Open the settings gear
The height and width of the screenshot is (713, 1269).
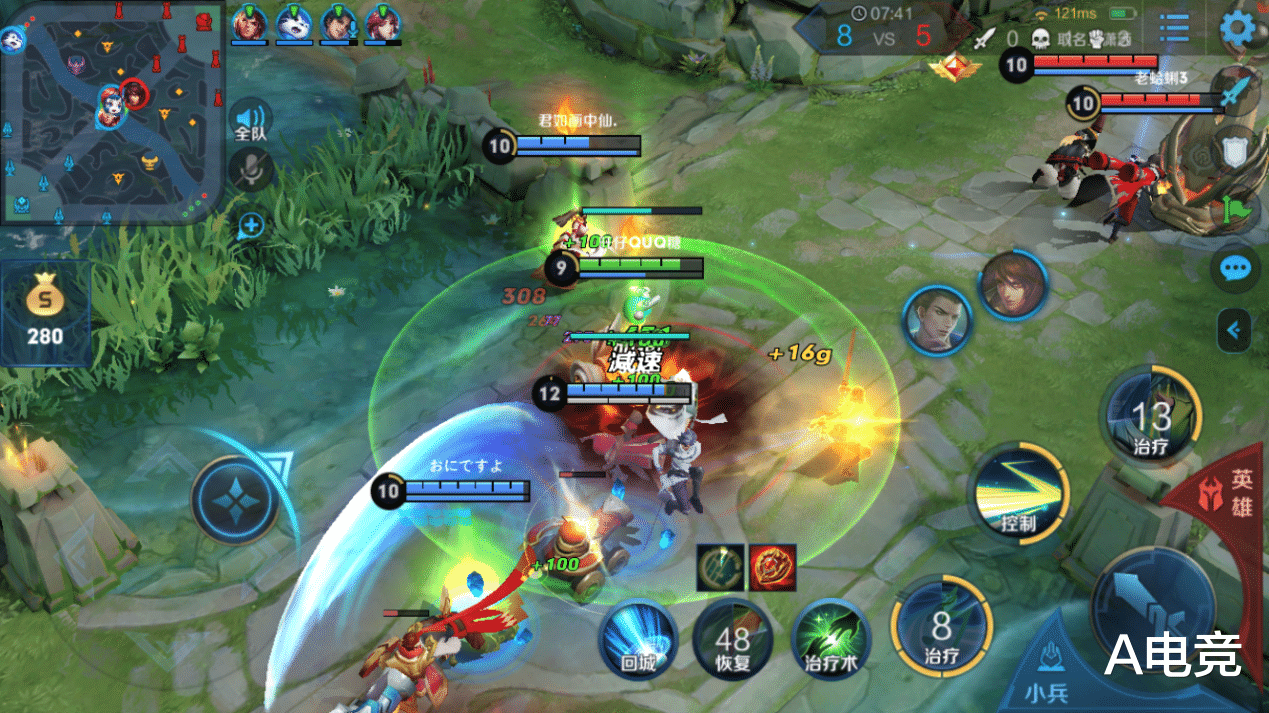[x=1238, y=28]
